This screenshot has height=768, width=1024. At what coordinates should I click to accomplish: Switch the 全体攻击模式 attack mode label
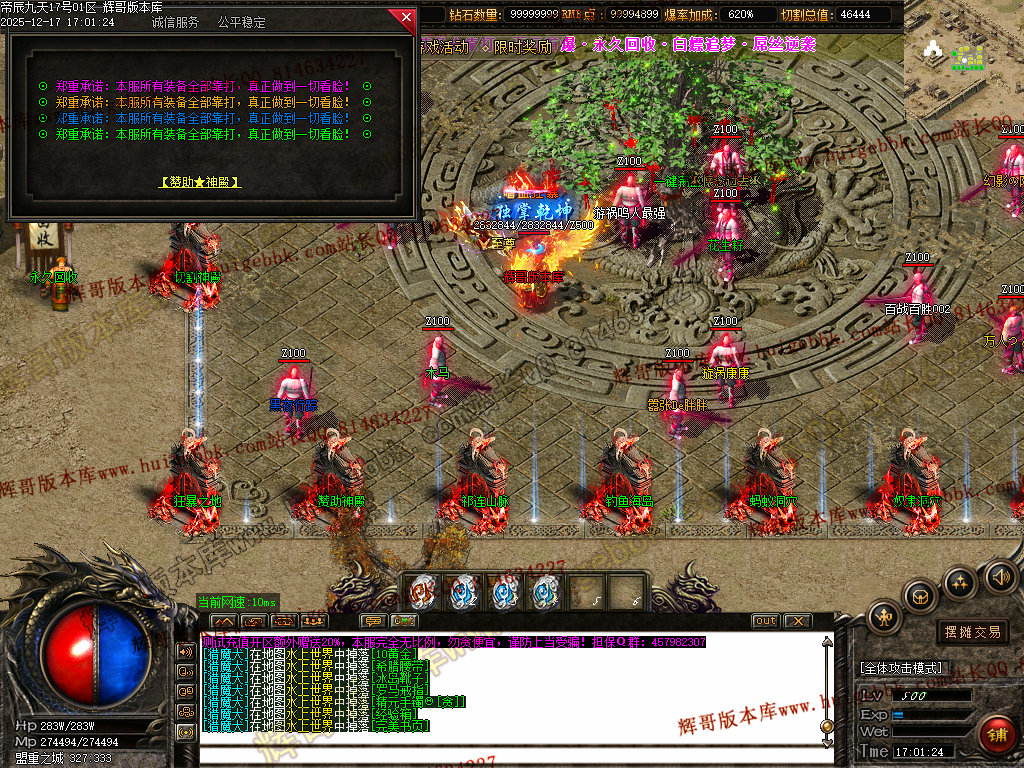900,668
